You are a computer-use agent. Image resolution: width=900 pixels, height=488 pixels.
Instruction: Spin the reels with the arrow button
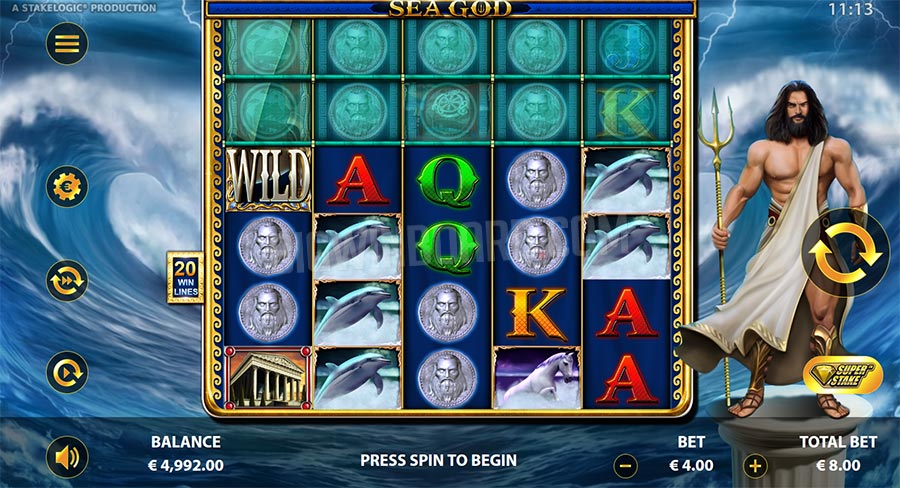[x=846, y=252]
